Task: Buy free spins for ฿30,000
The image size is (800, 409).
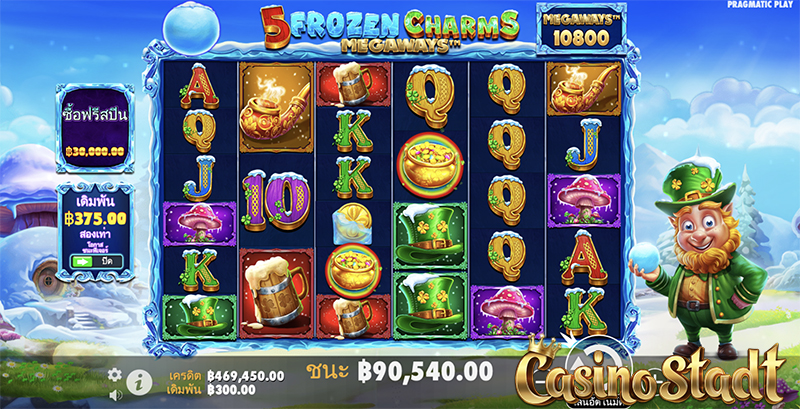Action: [x=95, y=126]
